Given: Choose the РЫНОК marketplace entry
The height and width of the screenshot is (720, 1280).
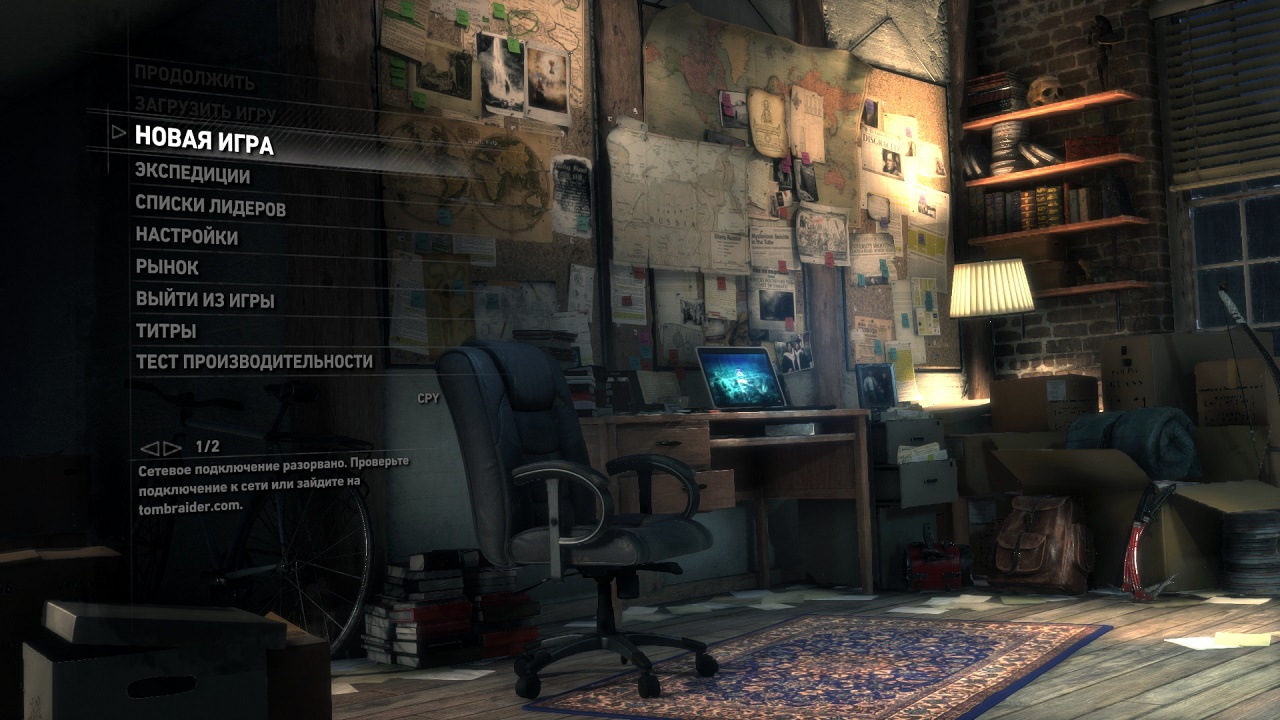Looking at the screenshot, I should pyautogui.click(x=167, y=267).
